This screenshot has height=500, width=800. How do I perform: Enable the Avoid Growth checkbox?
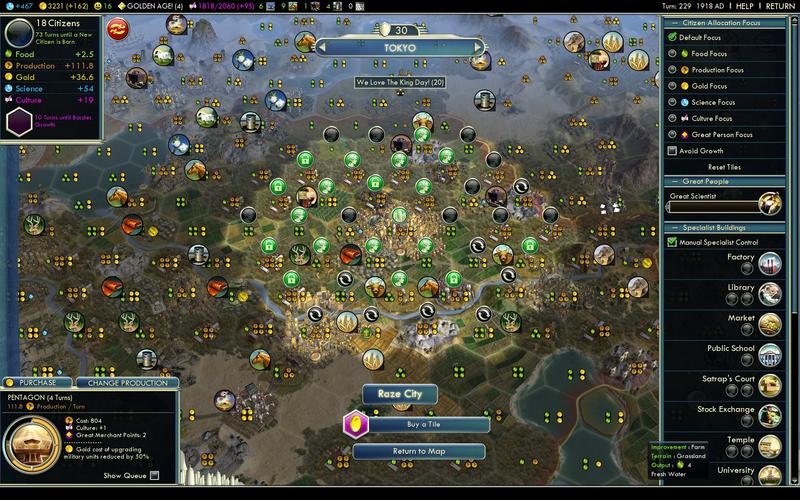pyautogui.click(x=673, y=151)
